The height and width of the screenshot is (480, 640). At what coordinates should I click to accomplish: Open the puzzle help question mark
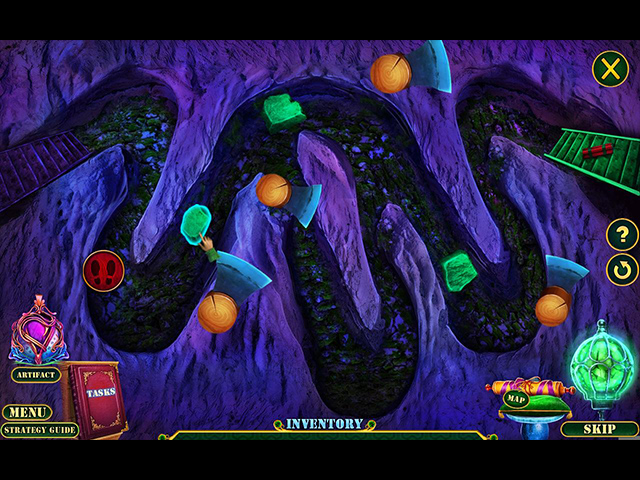[622, 235]
